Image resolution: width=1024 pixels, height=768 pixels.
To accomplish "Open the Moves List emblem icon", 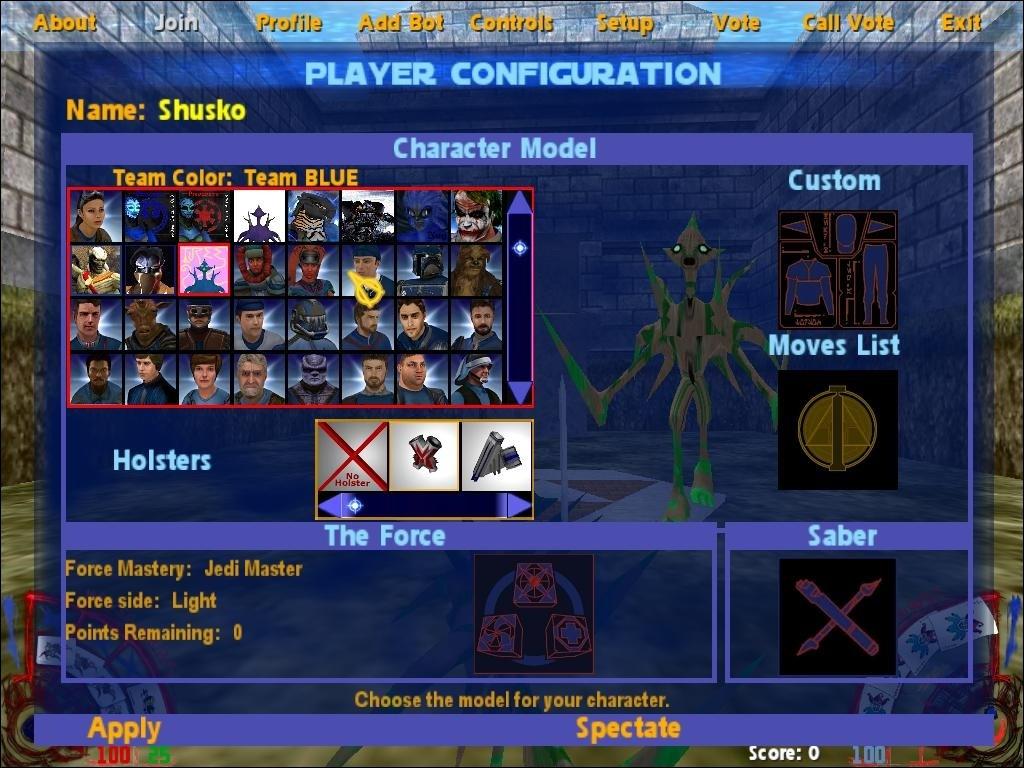I will coord(838,430).
